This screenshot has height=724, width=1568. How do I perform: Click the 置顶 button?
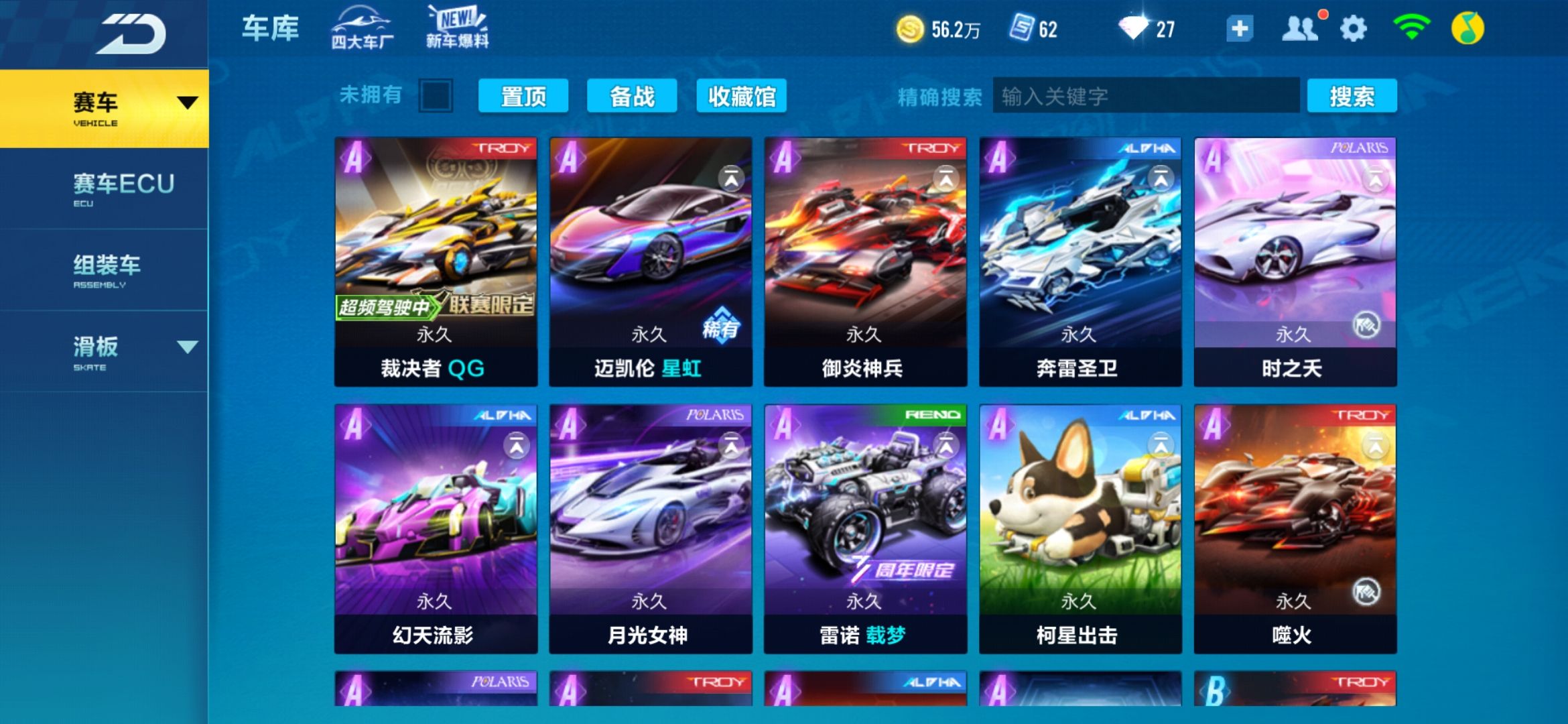click(523, 96)
